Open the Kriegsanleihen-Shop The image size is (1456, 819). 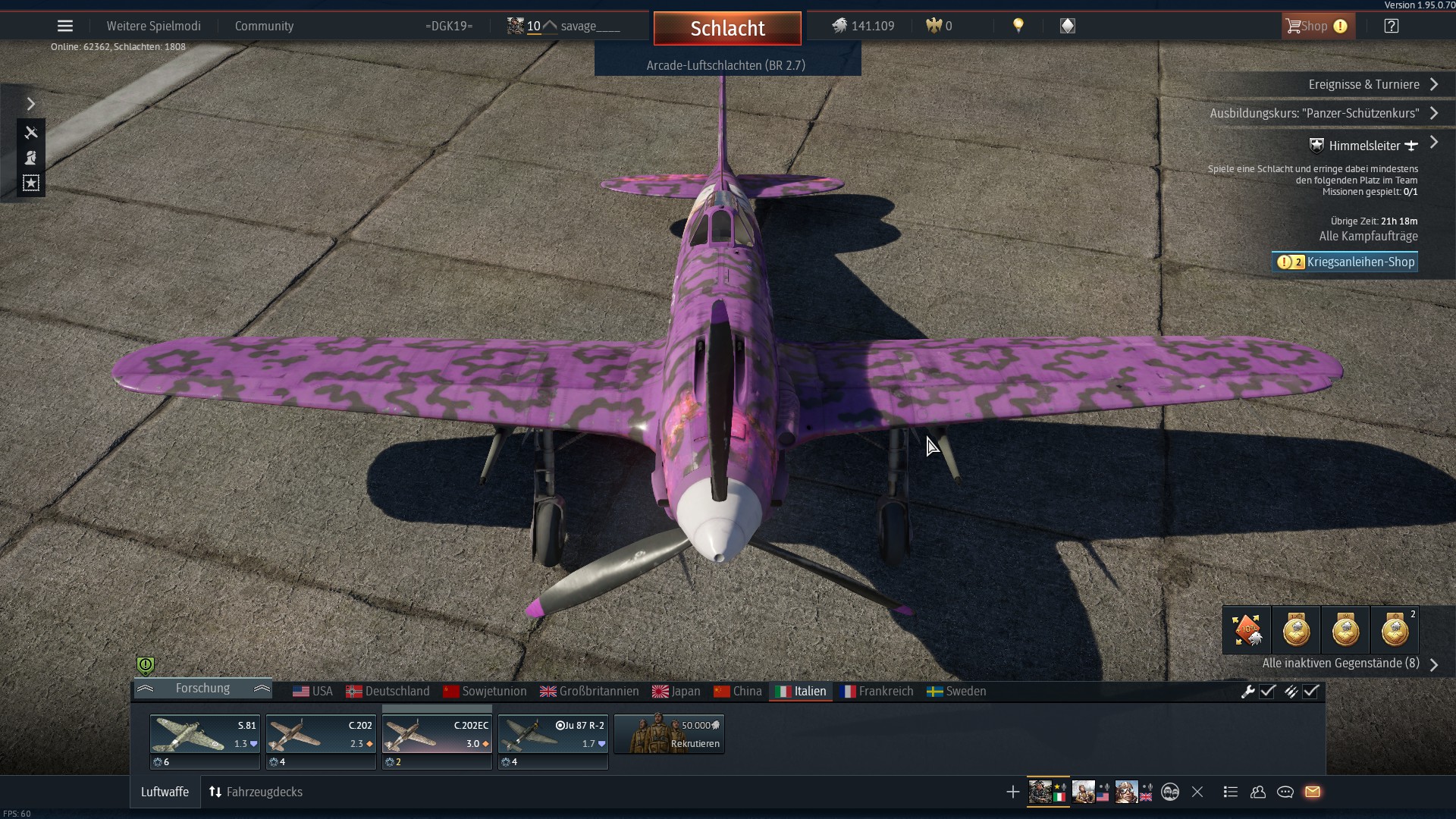click(1345, 262)
